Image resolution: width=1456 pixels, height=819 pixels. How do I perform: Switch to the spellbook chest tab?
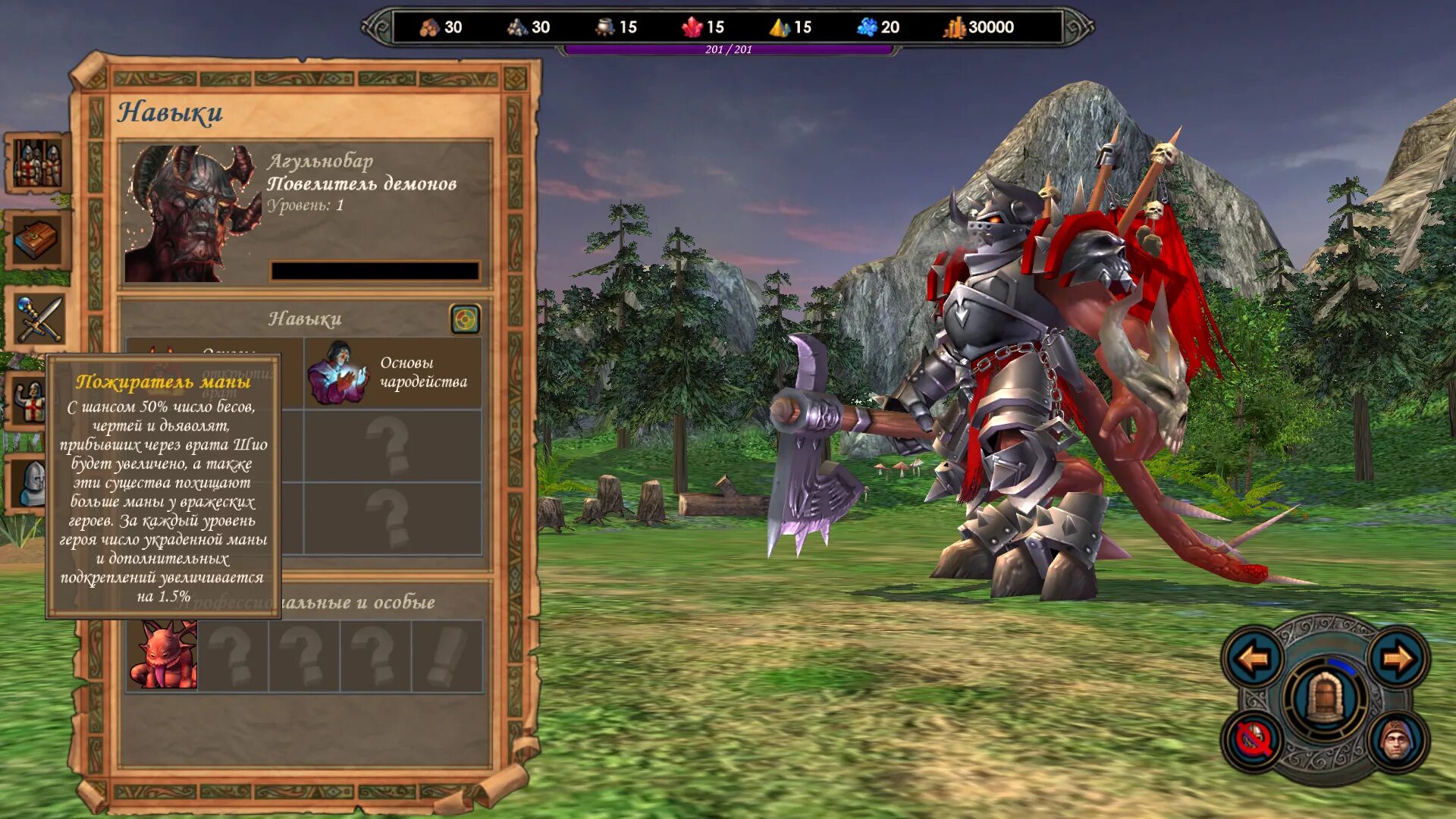[x=38, y=241]
